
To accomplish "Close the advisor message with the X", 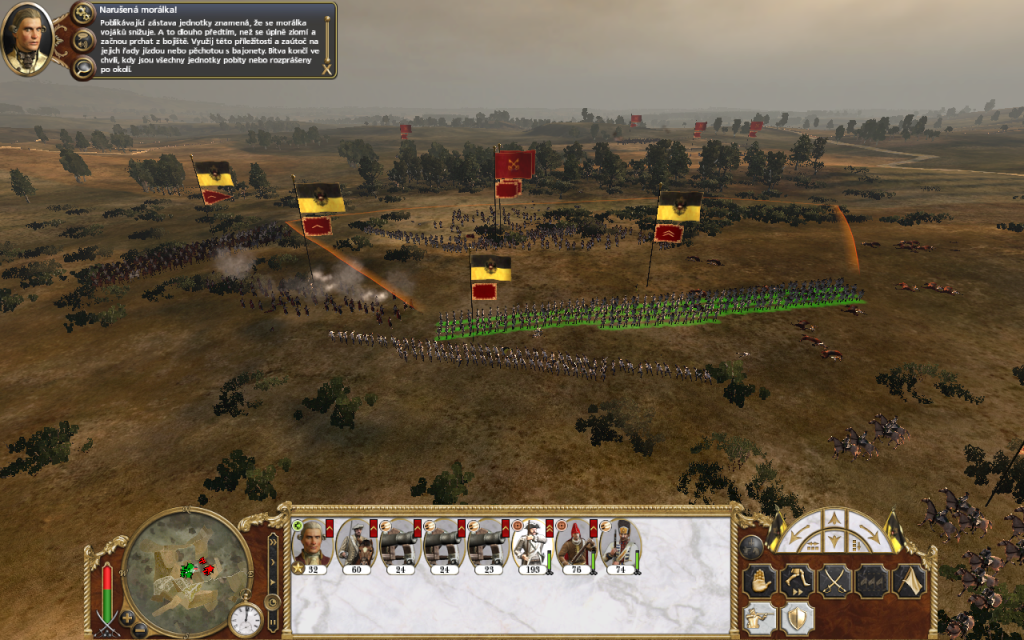I will 326,68.
